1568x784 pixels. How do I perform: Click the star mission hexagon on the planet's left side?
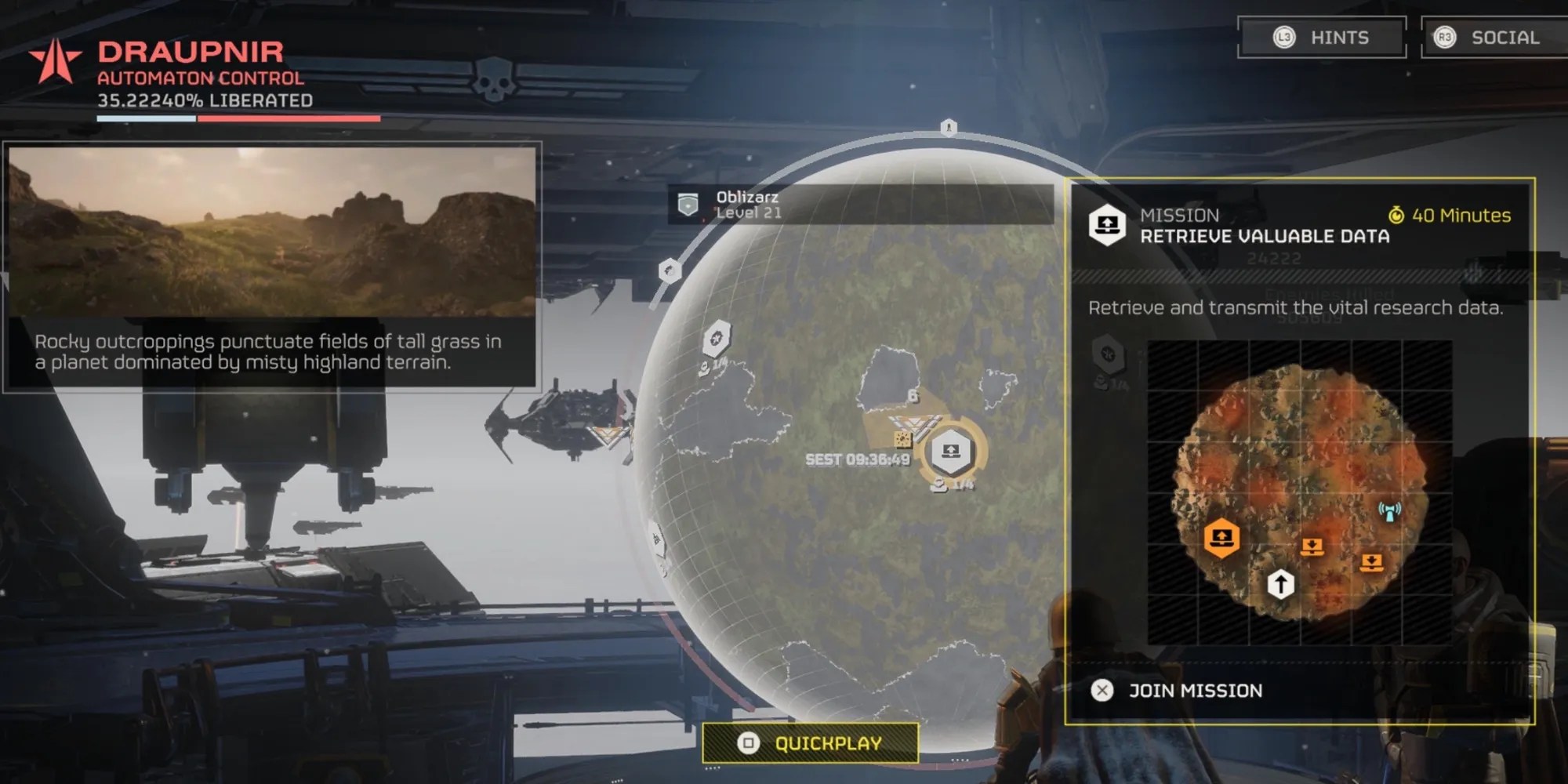[716, 339]
